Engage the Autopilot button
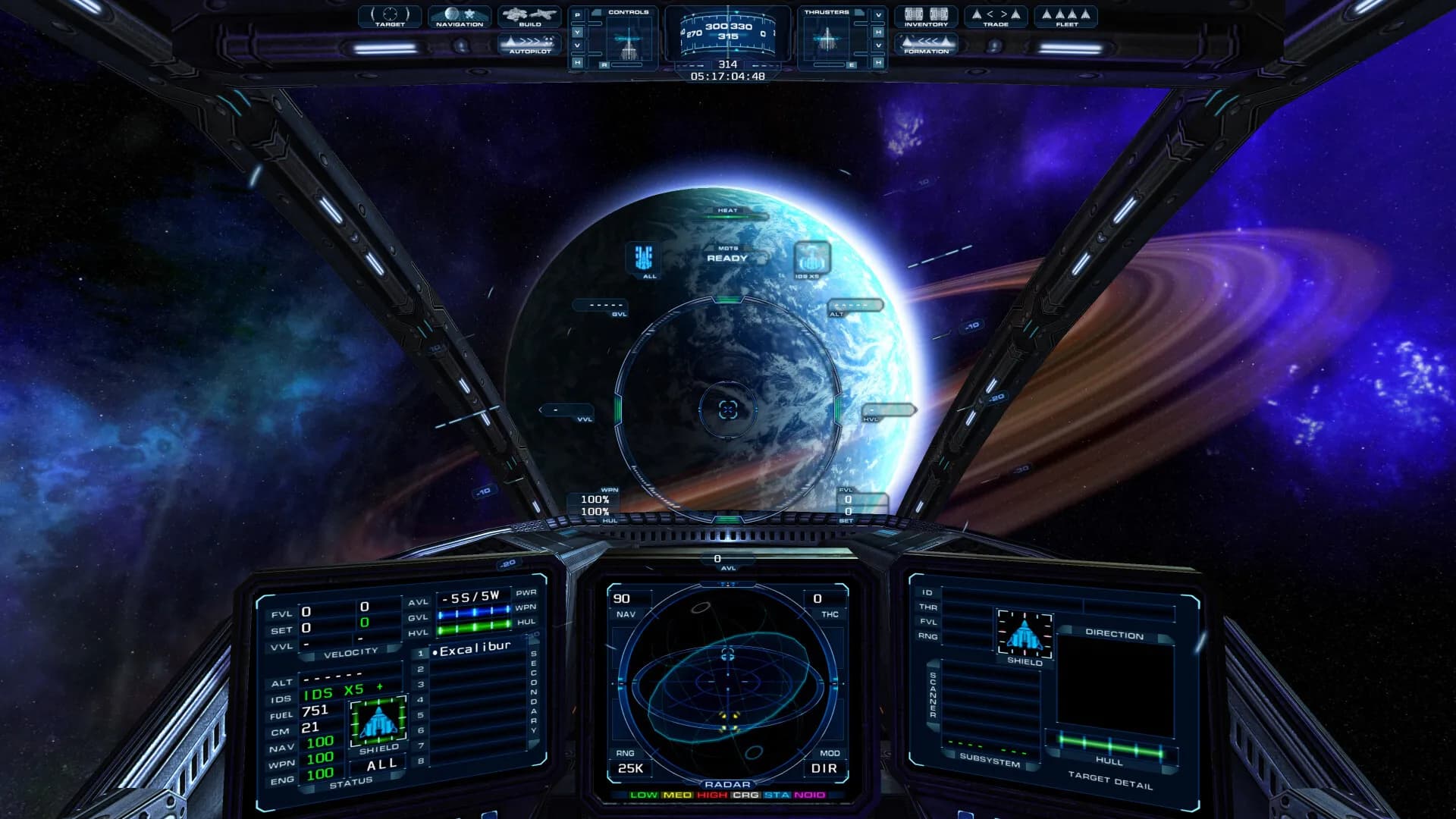The width and height of the screenshot is (1456, 819). (x=529, y=44)
